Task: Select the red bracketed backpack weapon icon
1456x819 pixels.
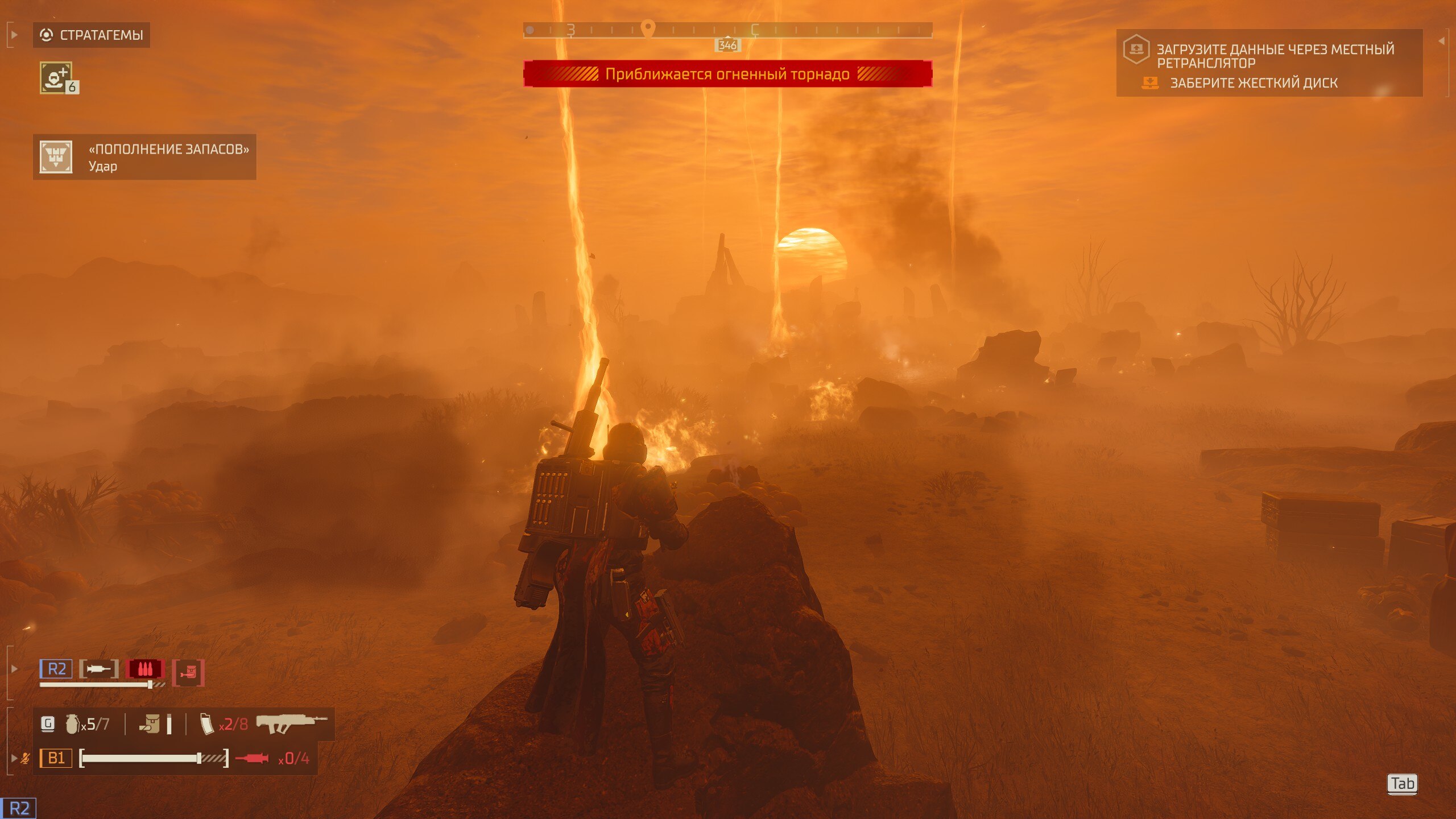Action: [x=188, y=673]
